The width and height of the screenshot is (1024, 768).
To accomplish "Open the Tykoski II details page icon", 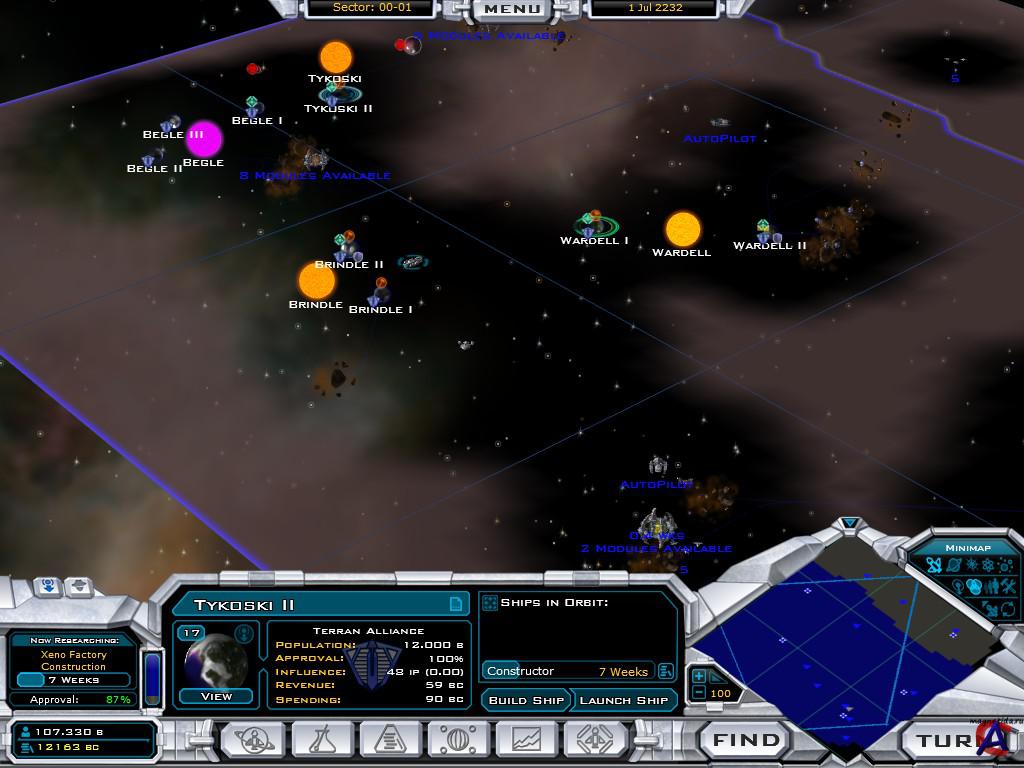I will point(456,604).
